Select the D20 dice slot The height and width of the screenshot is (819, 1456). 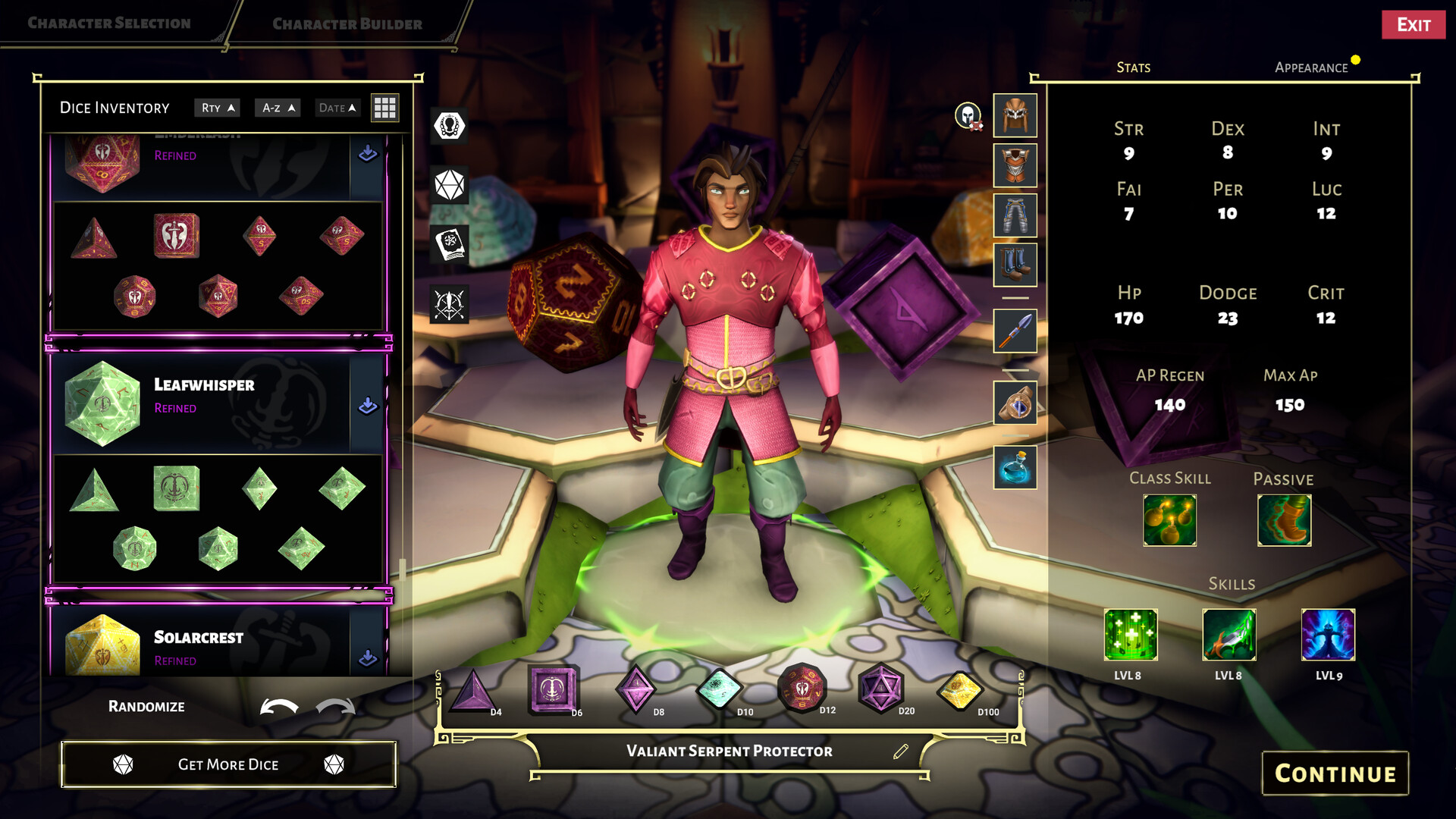[x=880, y=689]
